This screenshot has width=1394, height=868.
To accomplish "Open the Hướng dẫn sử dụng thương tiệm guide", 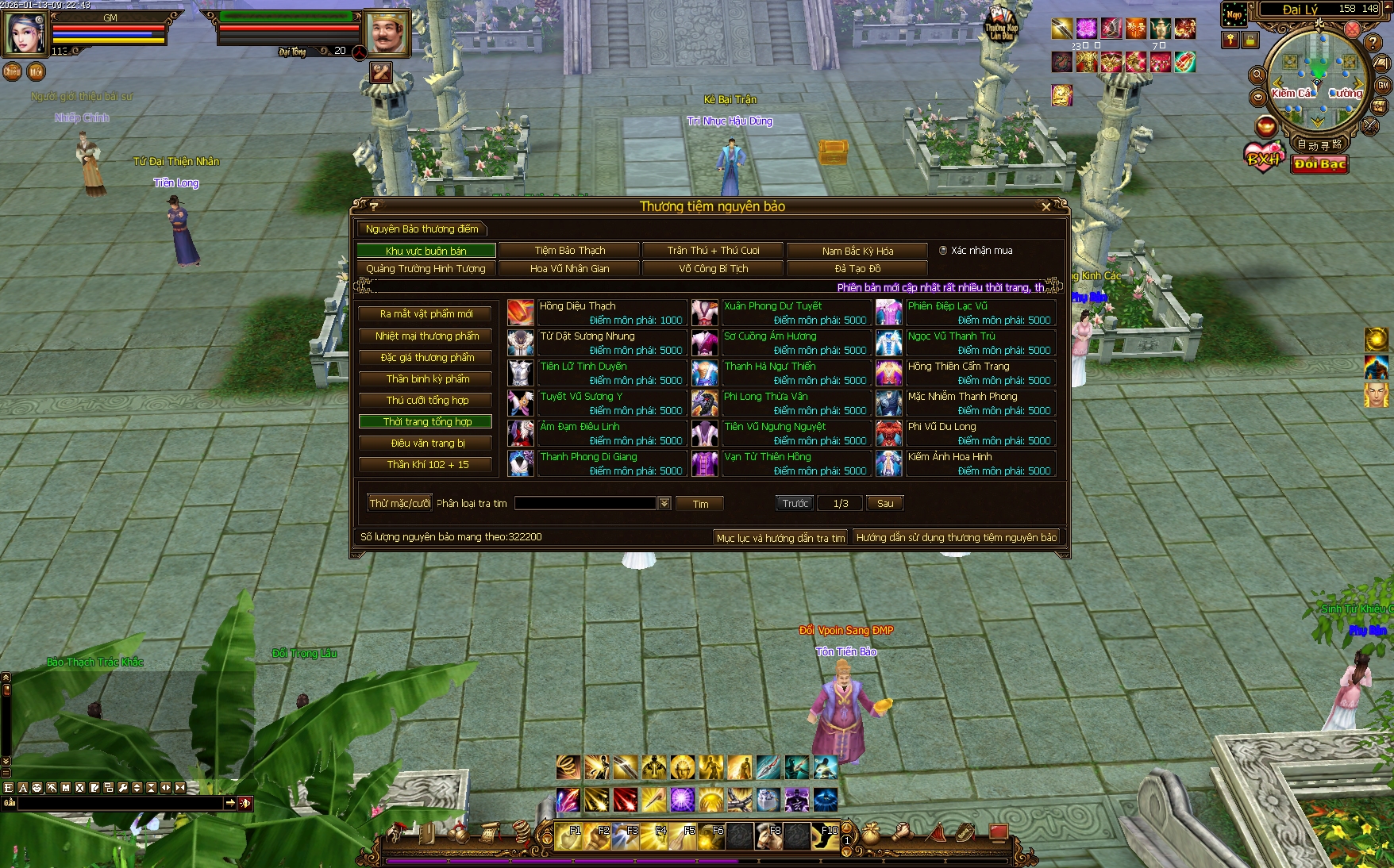I will (x=956, y=538).
